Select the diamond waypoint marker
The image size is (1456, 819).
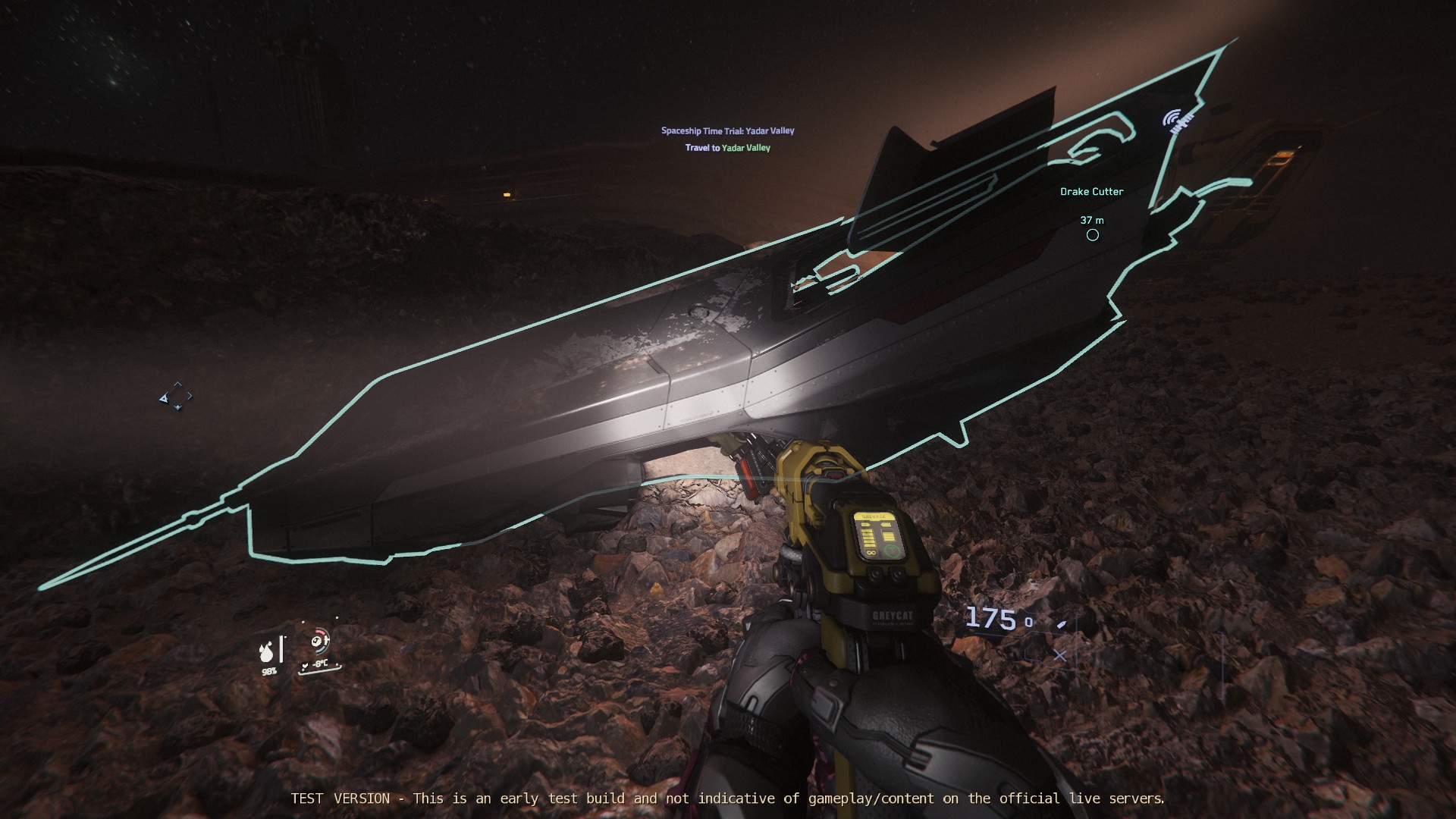point(176,397)
